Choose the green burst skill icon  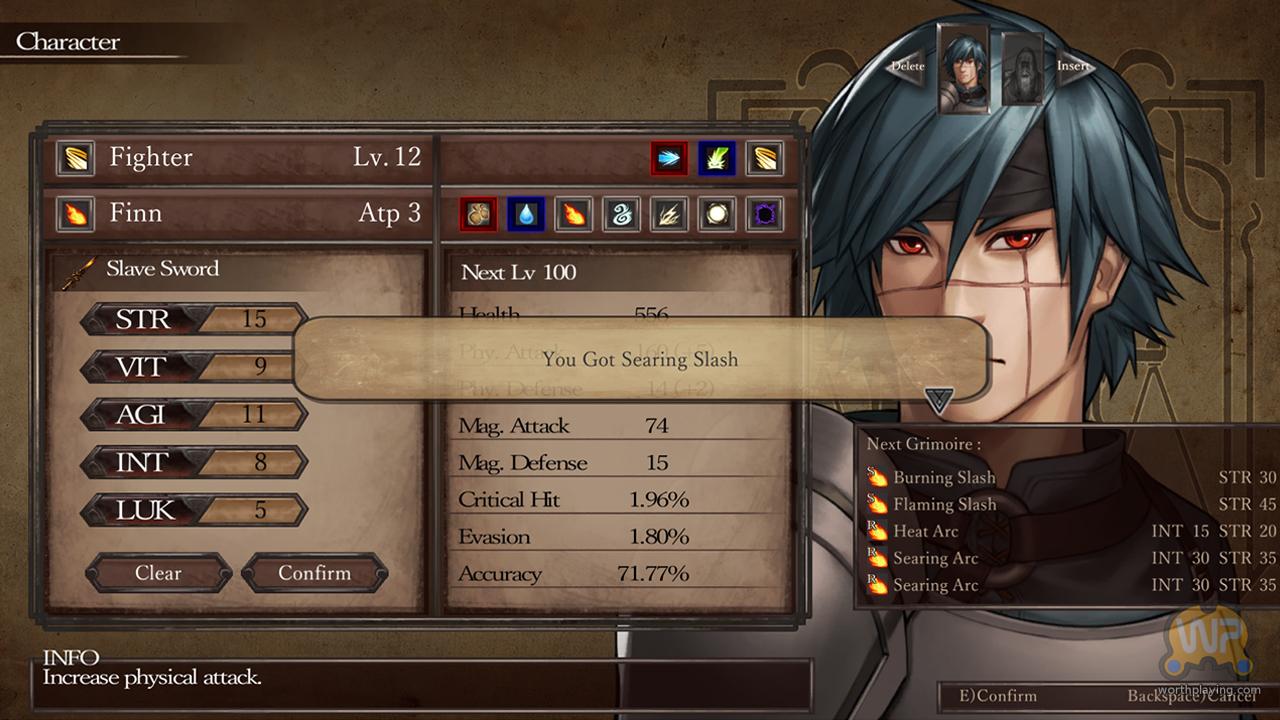717,158
